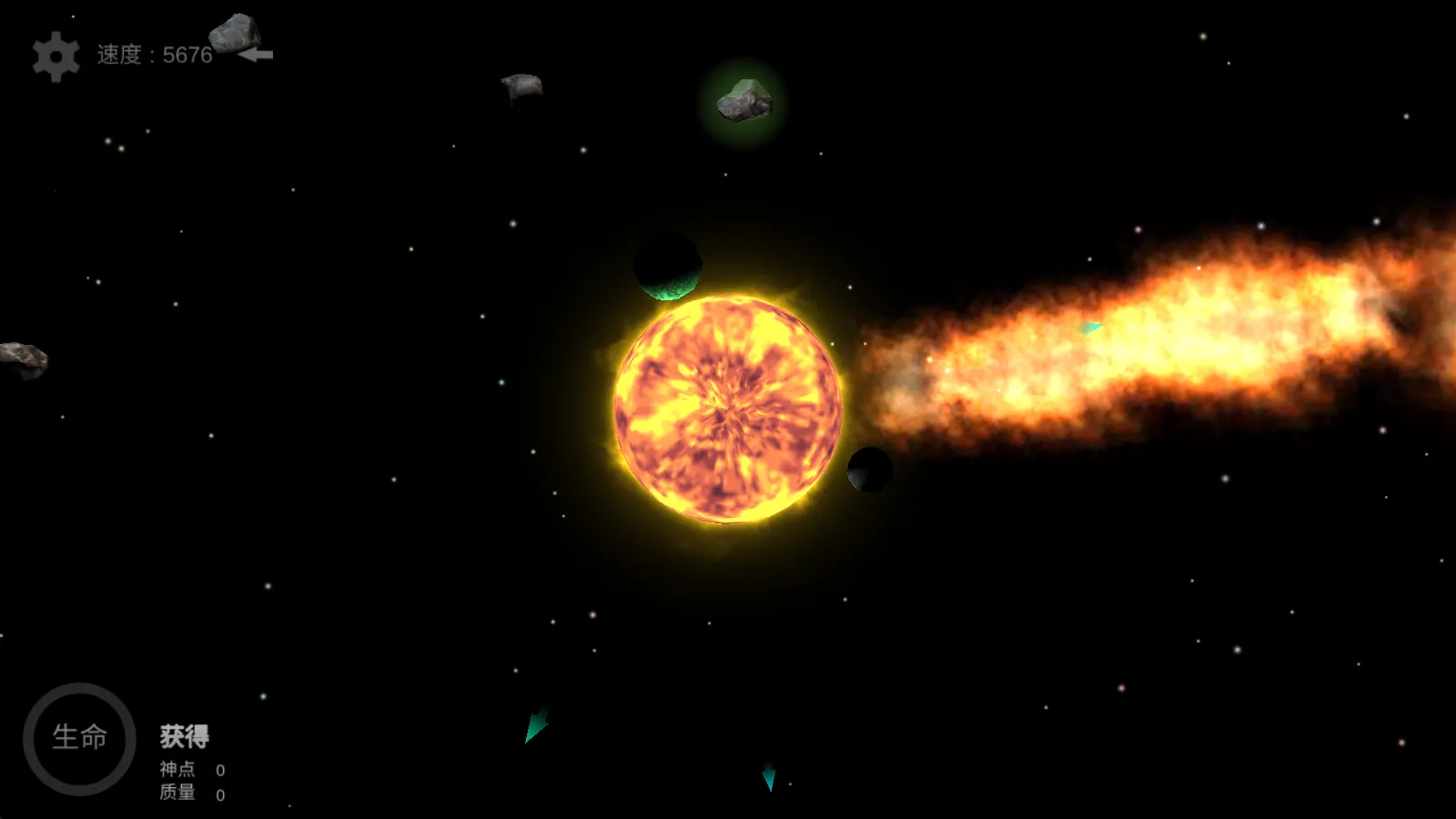Open the settings menu via gear

(56, 56)
